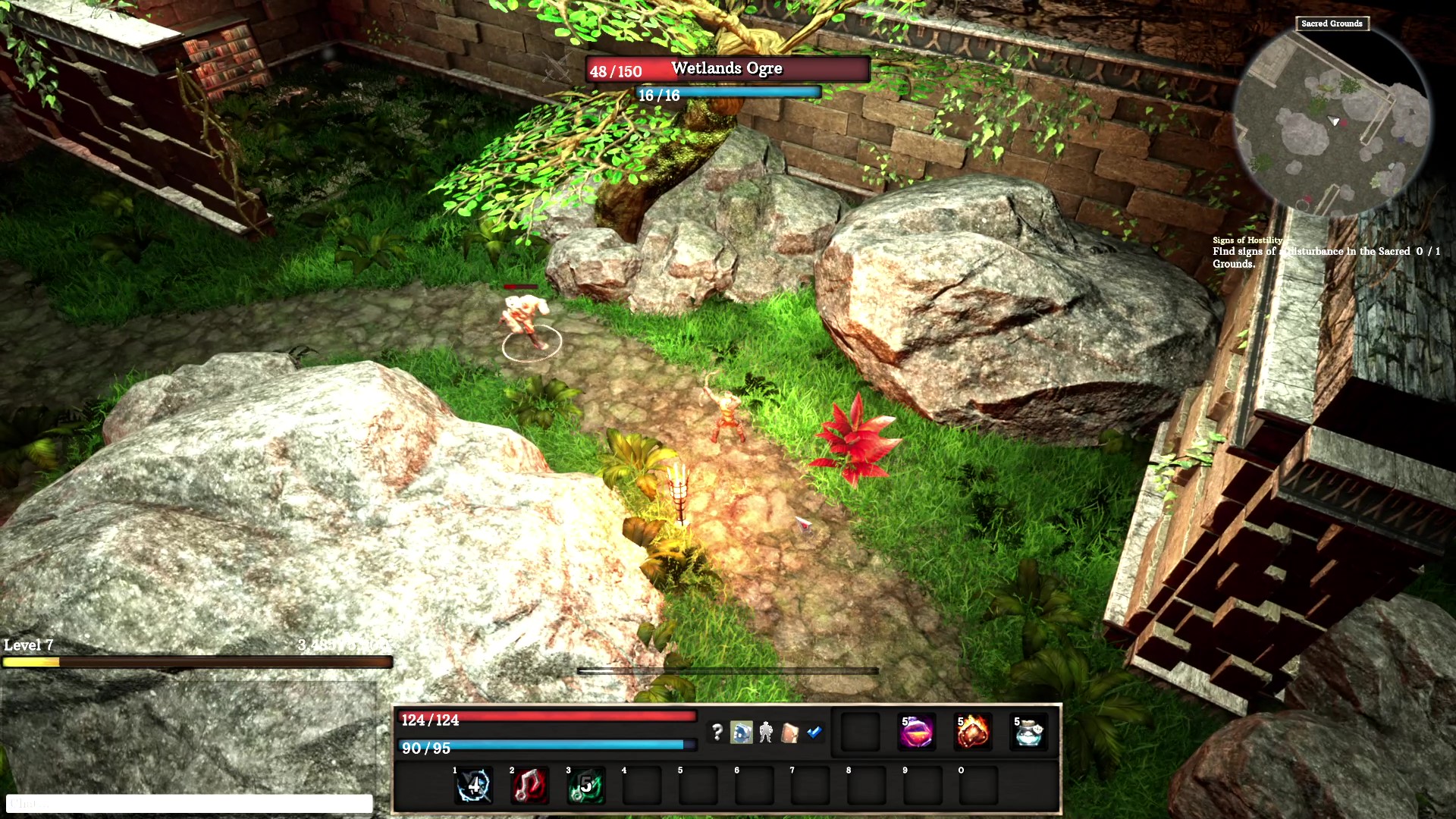1456x819 pixels.
Task: Open the help question mark icon
Action: coord(717,733)
